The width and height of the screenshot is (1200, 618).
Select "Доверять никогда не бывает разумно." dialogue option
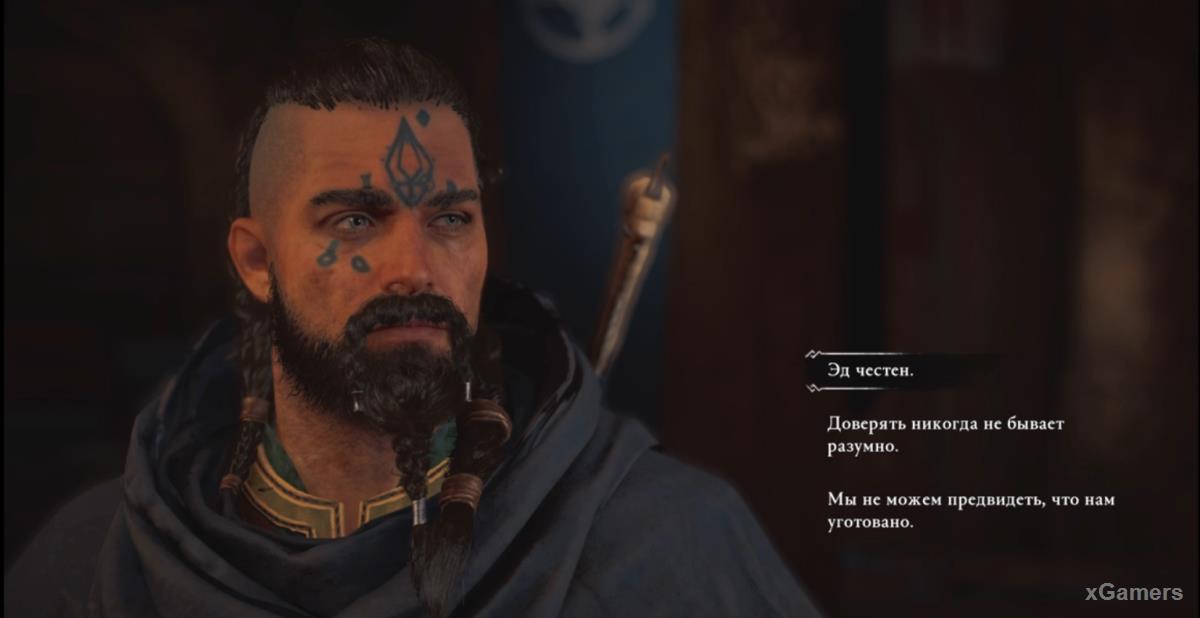click(945, 435)
